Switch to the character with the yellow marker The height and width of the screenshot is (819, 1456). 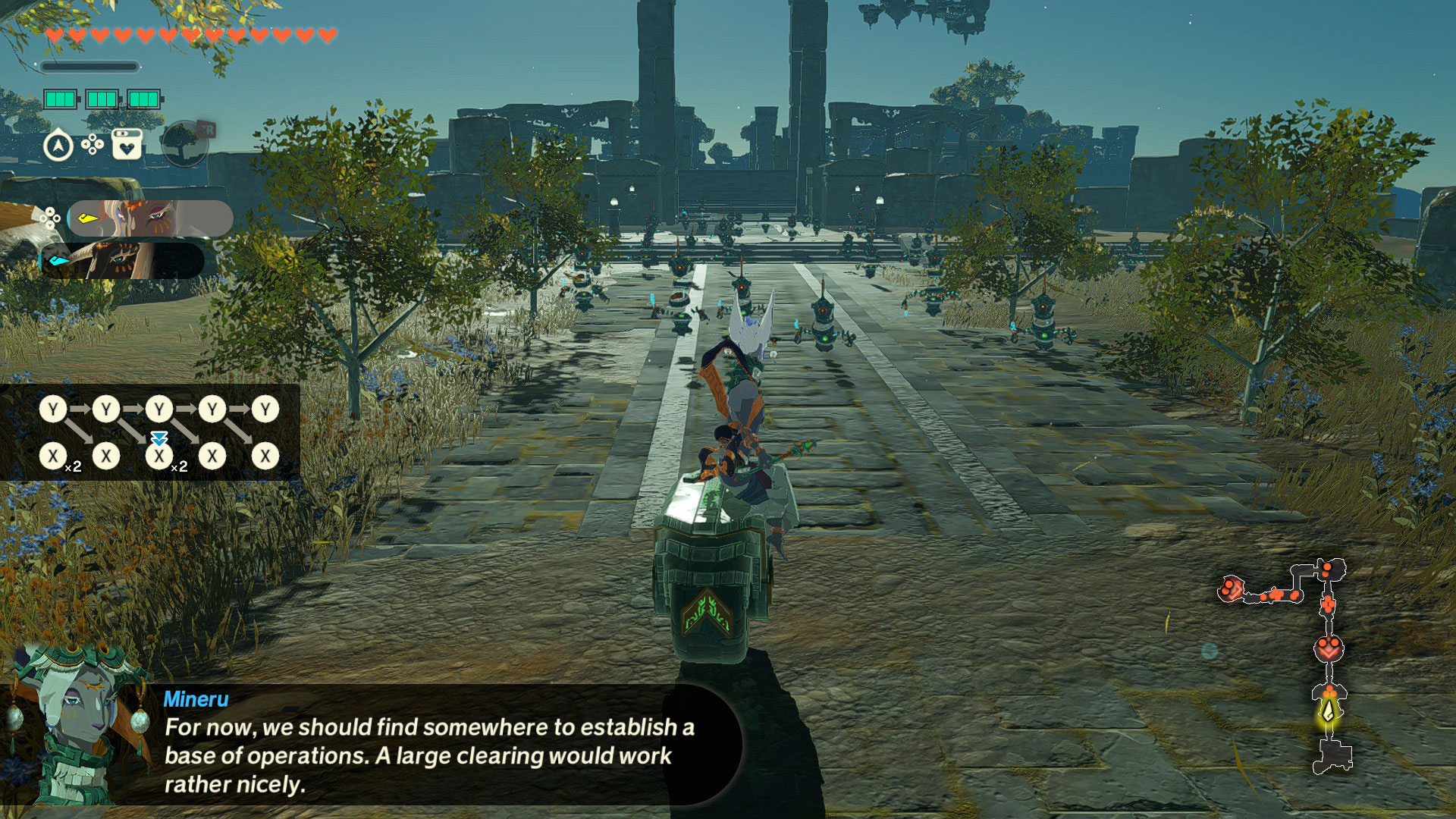point(150,218)
